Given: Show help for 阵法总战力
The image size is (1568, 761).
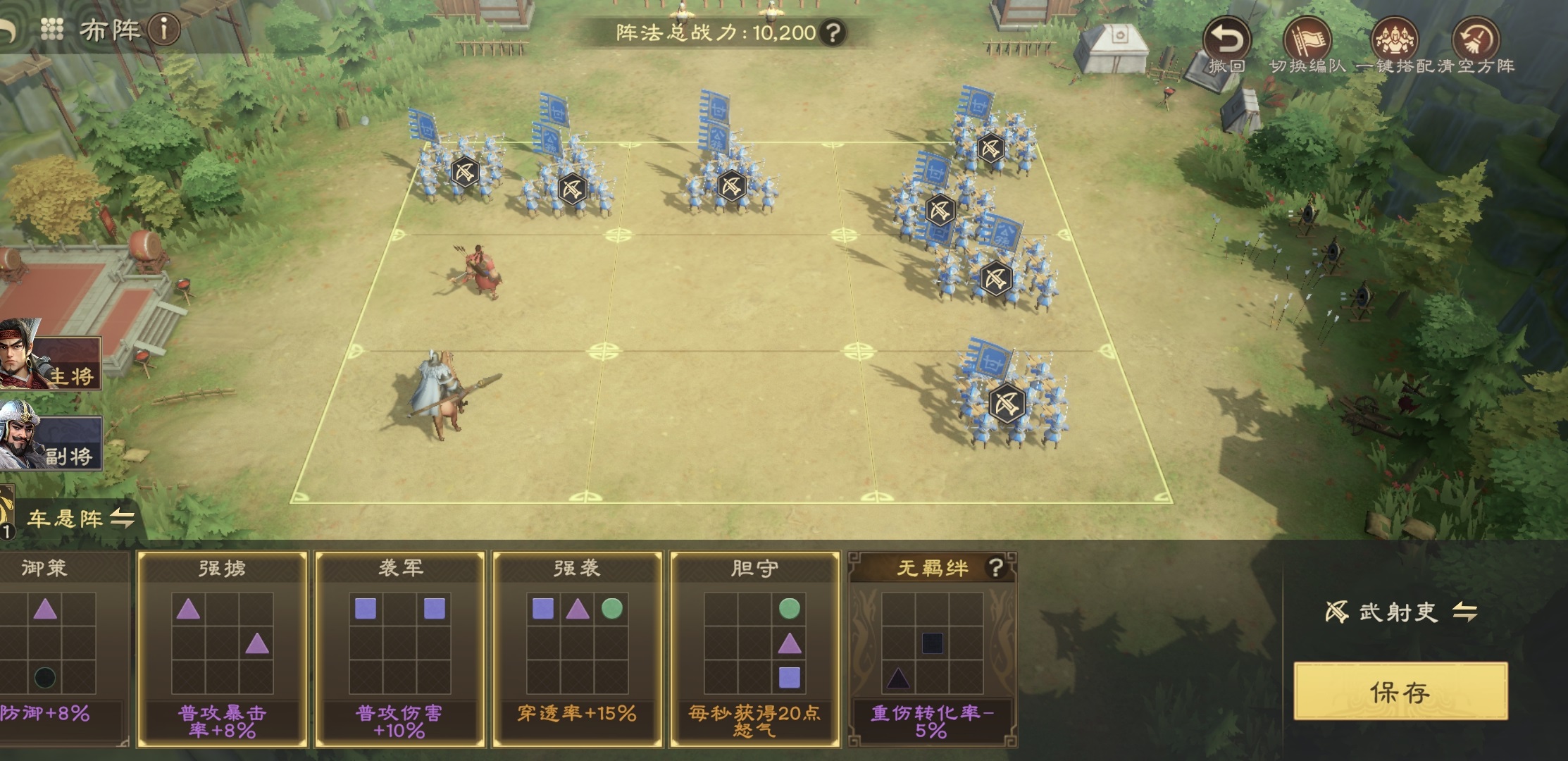Looking at the screenshot, I should tap(833, 32).
